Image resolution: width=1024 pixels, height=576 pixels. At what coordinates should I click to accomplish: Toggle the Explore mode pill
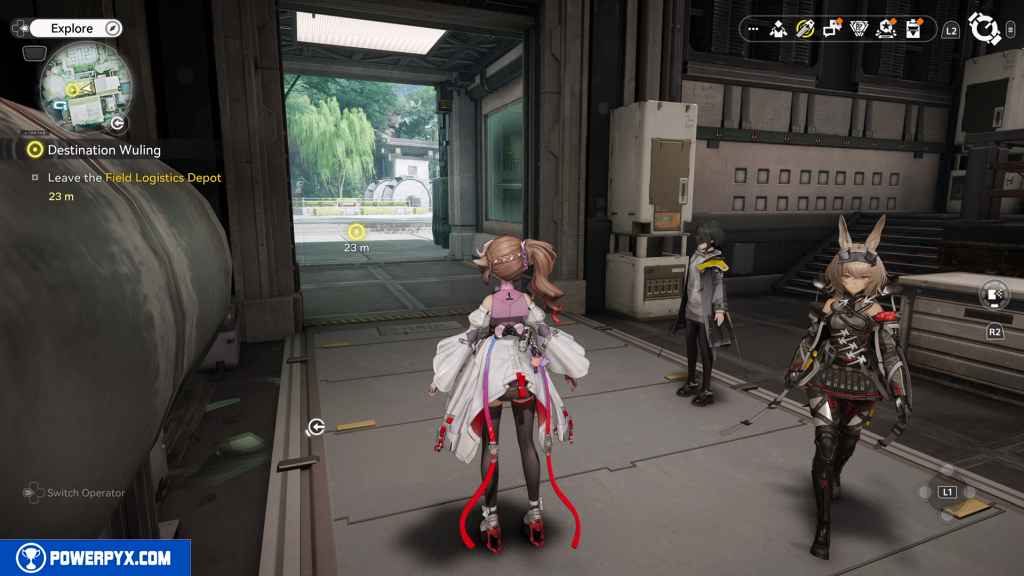click(x=70, y=29)
